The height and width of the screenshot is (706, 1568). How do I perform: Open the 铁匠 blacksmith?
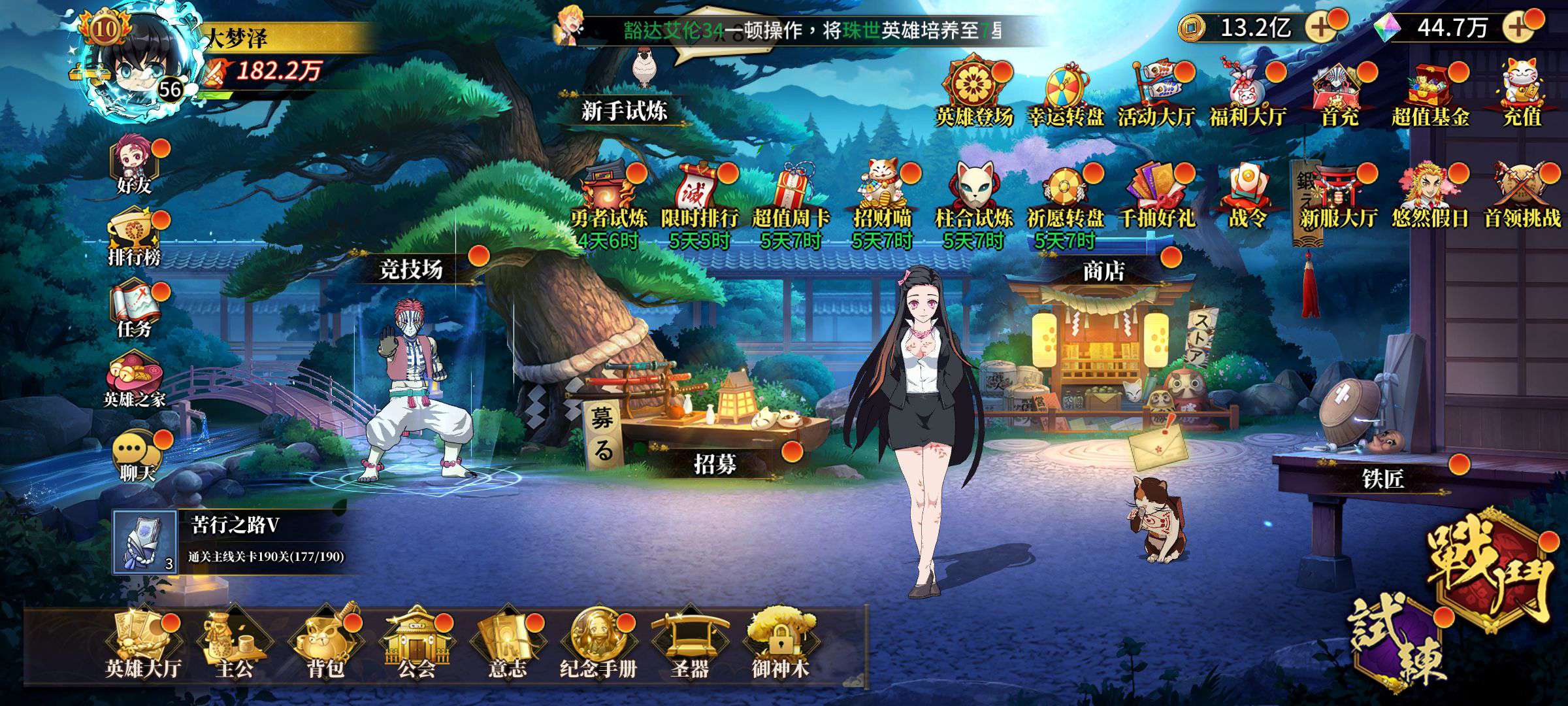pyautogui.click(x=1382, y=479)
